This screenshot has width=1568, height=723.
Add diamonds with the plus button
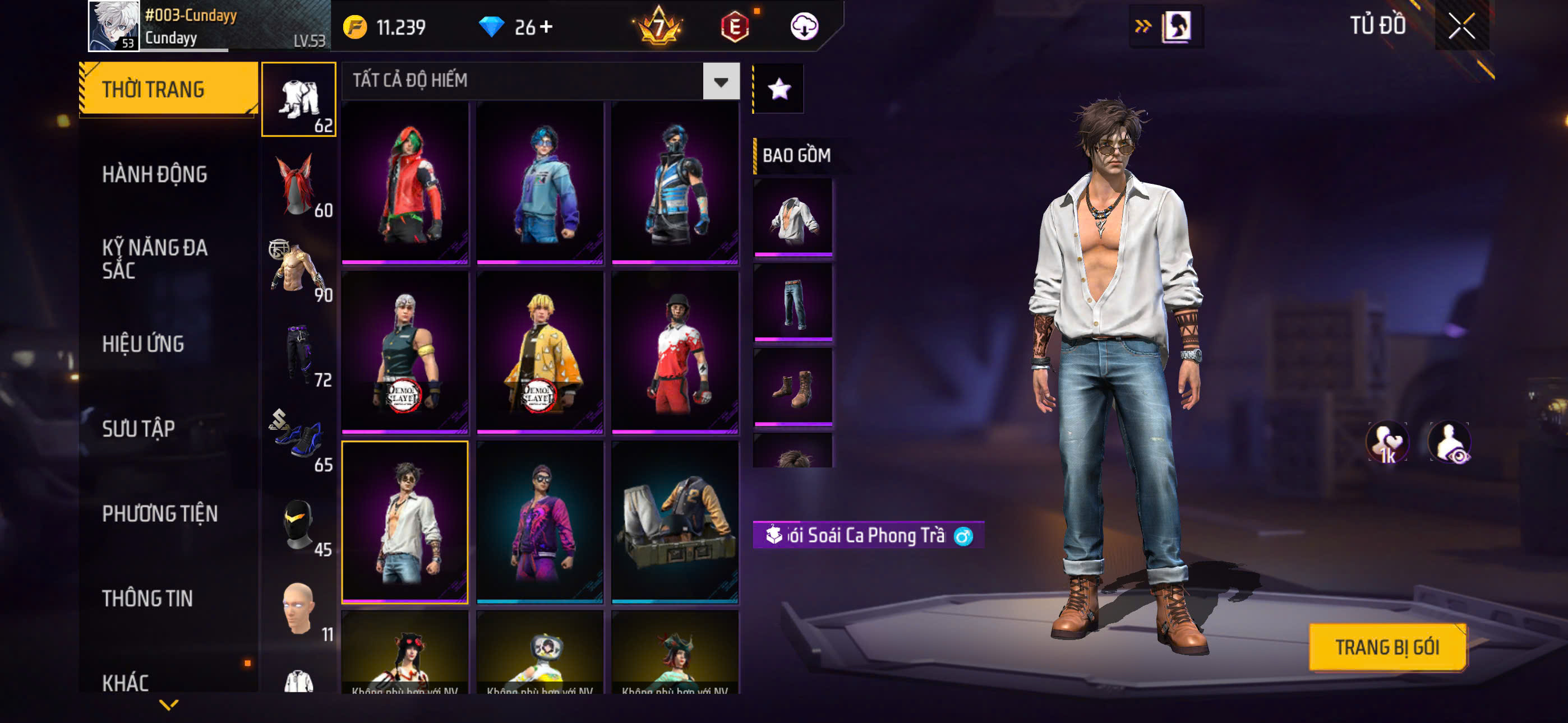click(546, 27)
